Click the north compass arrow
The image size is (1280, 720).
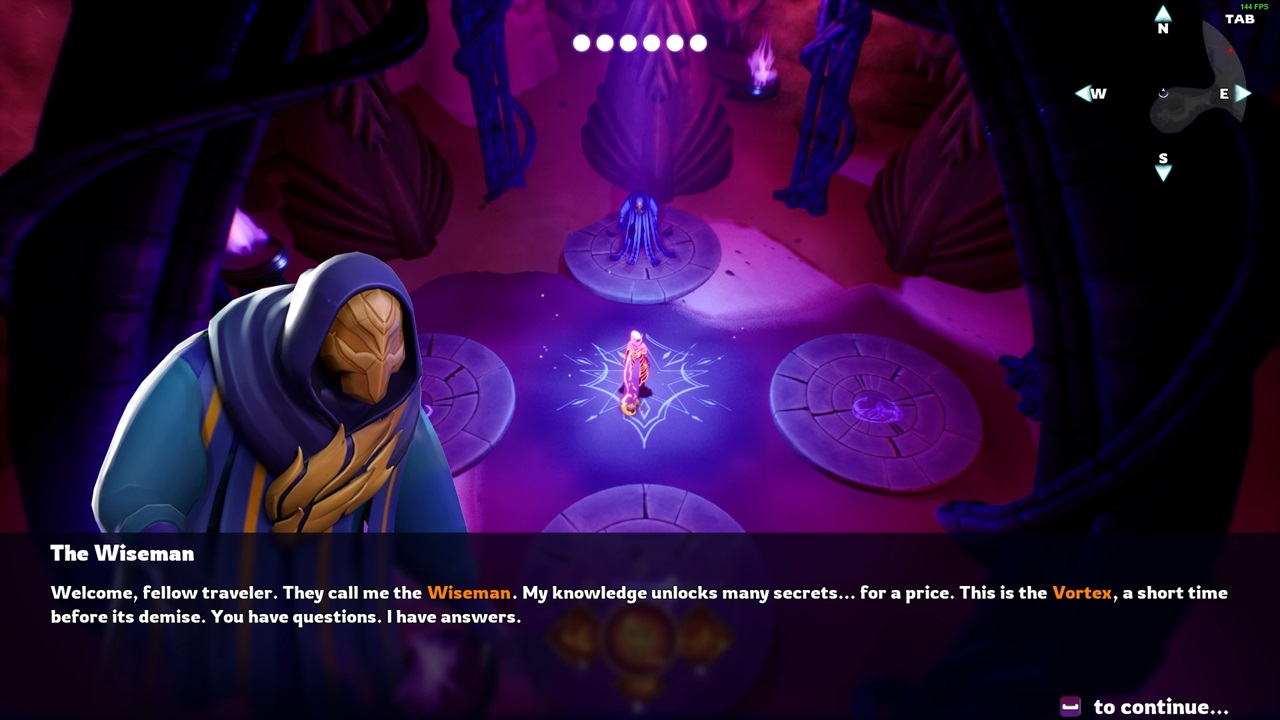(1163, 15)
